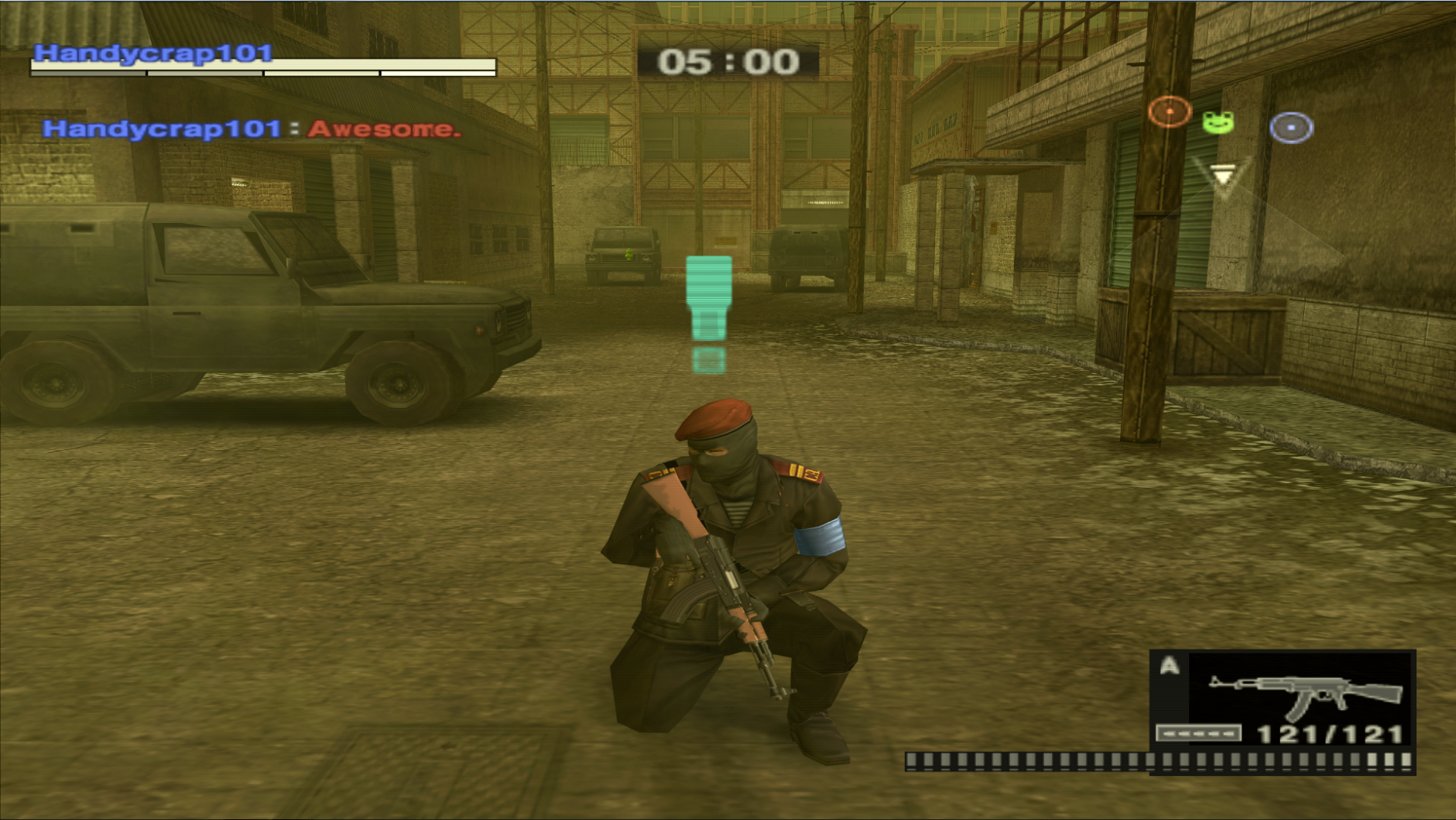The image size is (1456, 820).
Task: Click Handycrap101's 'Awesome.' chat message
Action: pyautogui.click(x=384, y=129)
